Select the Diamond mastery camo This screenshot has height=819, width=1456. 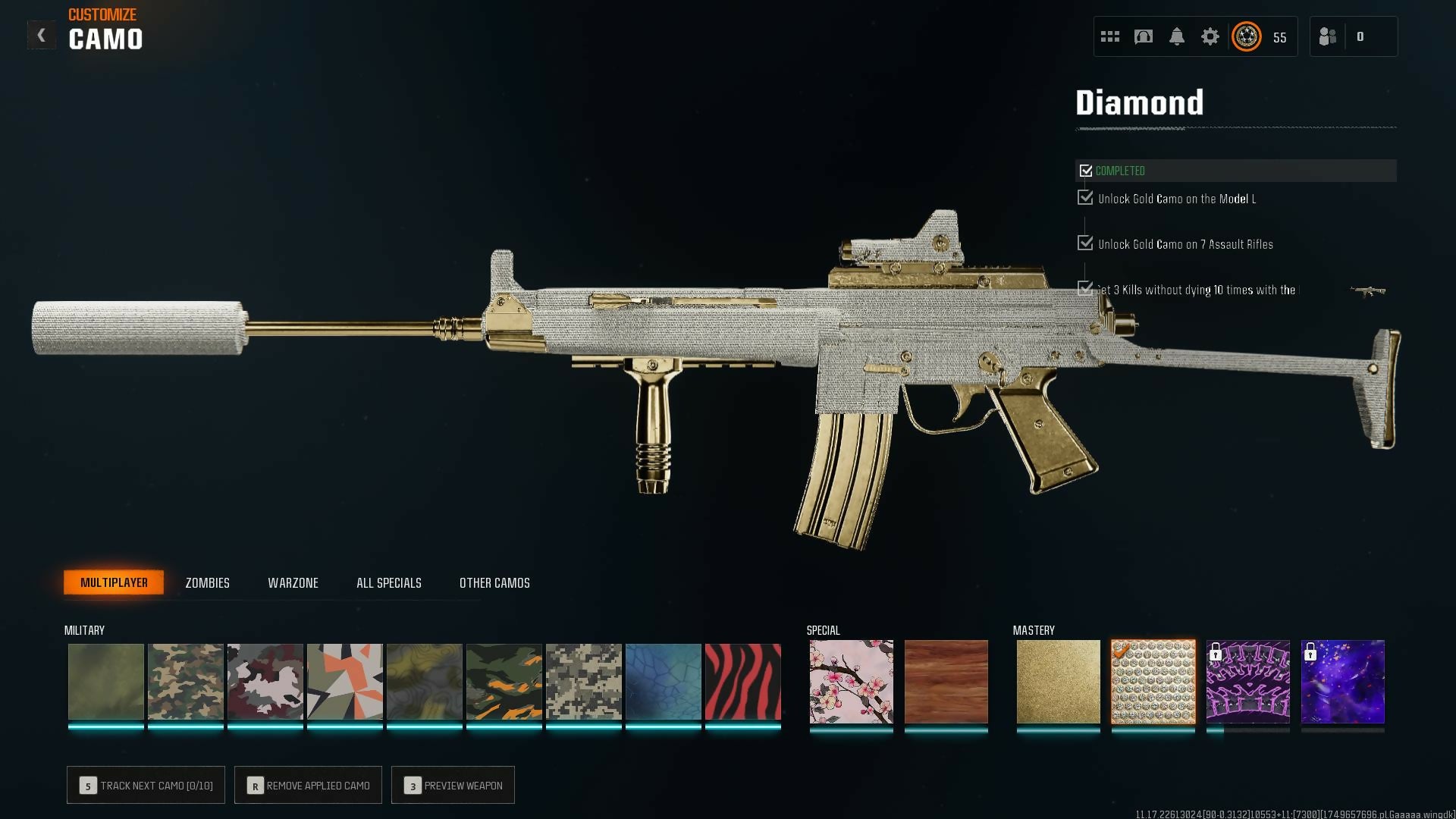(x=1153, y=682)
